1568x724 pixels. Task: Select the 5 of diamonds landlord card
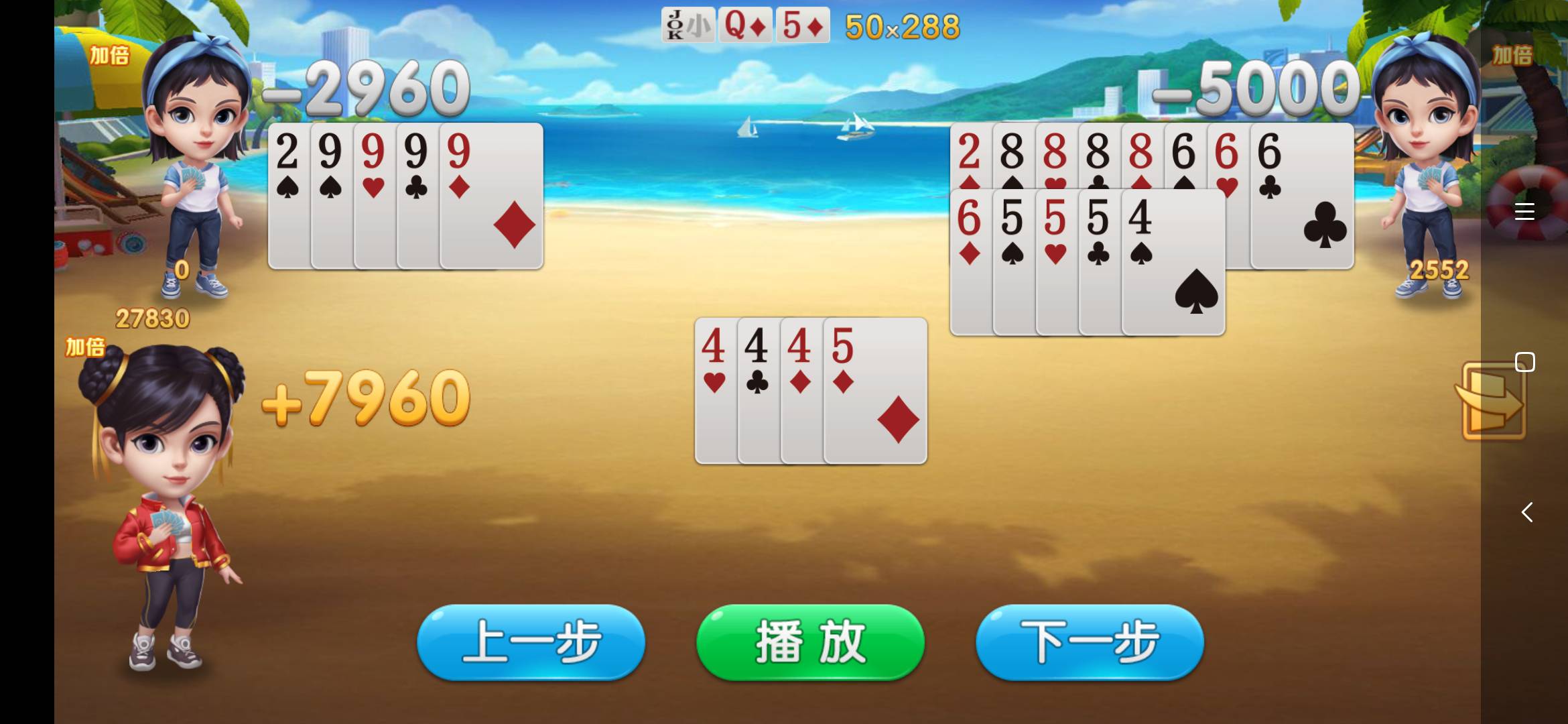click(802, 25)
